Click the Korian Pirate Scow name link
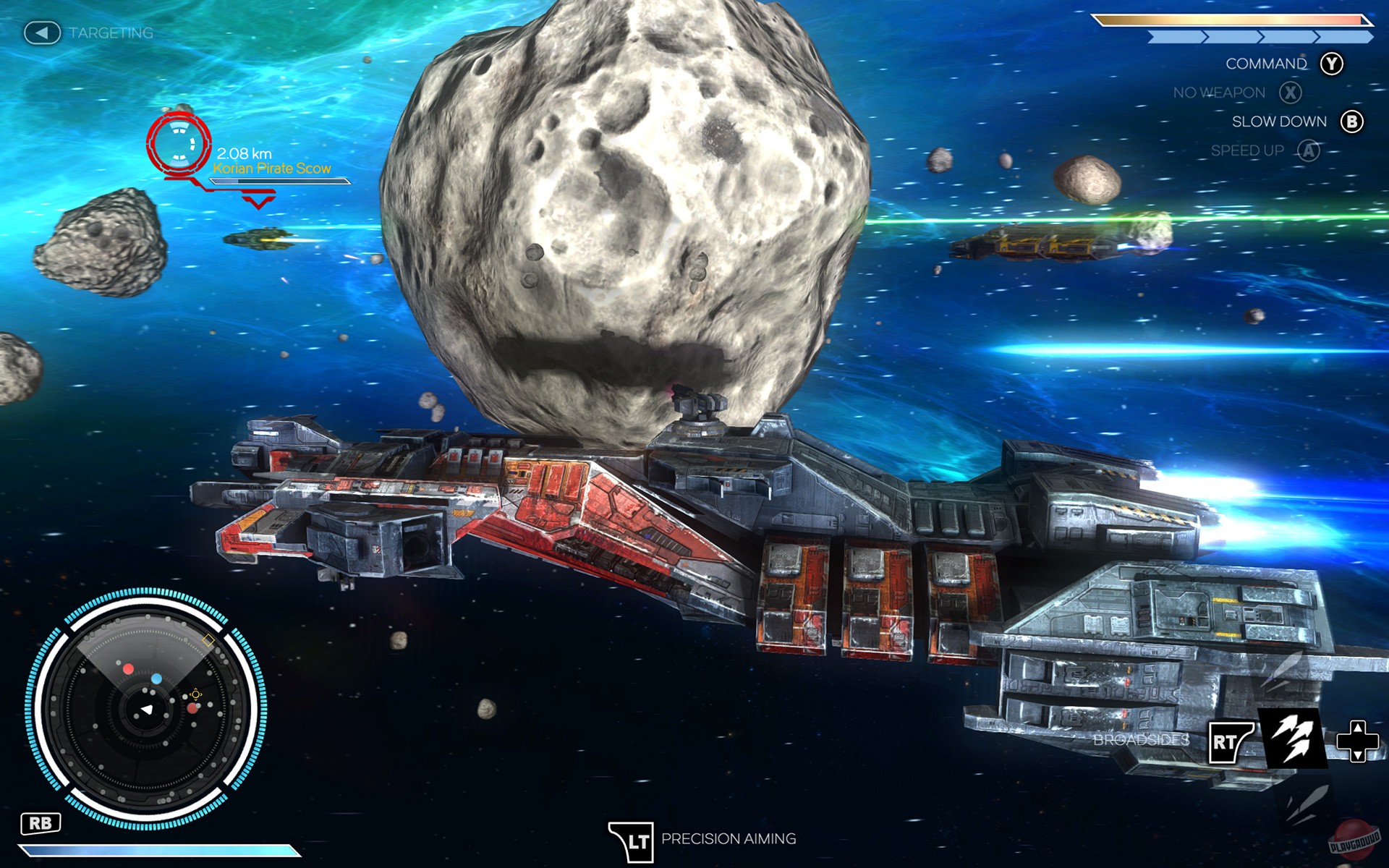1389x868 pixels. [272, 168]
